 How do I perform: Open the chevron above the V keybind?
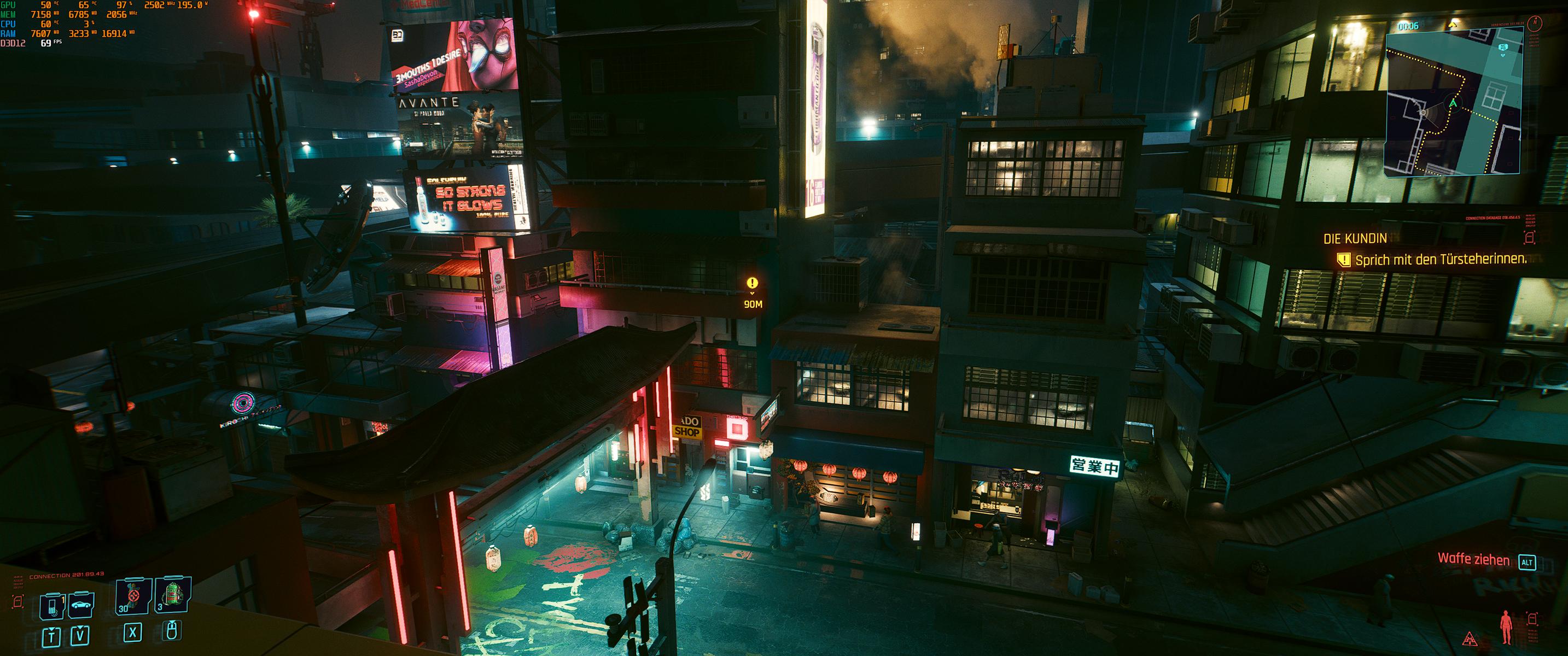(x=80, y=628)
